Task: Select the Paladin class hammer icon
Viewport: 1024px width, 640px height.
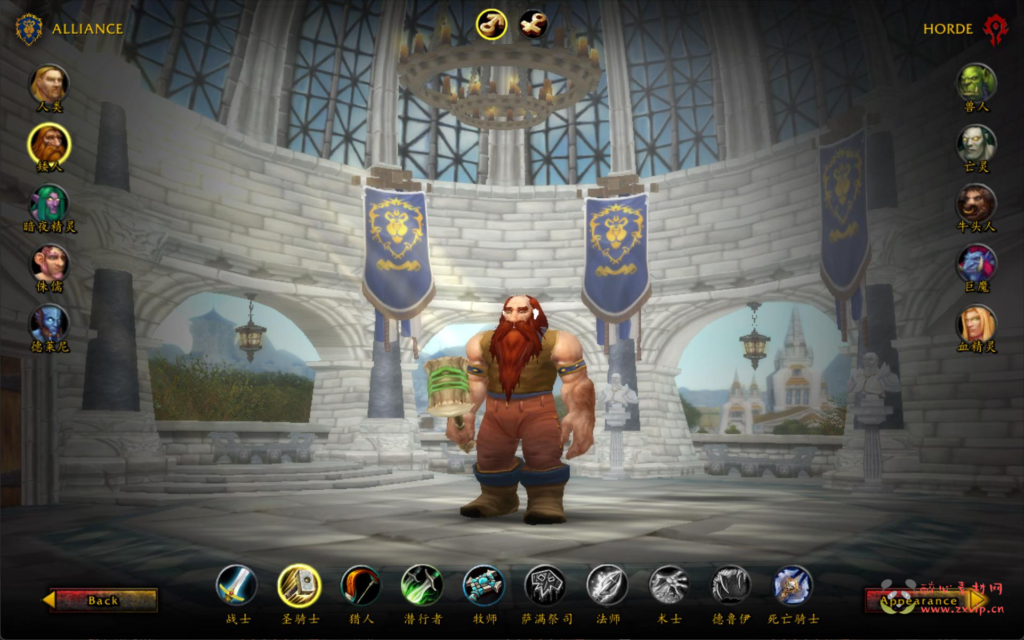Action: coord(298,585)
